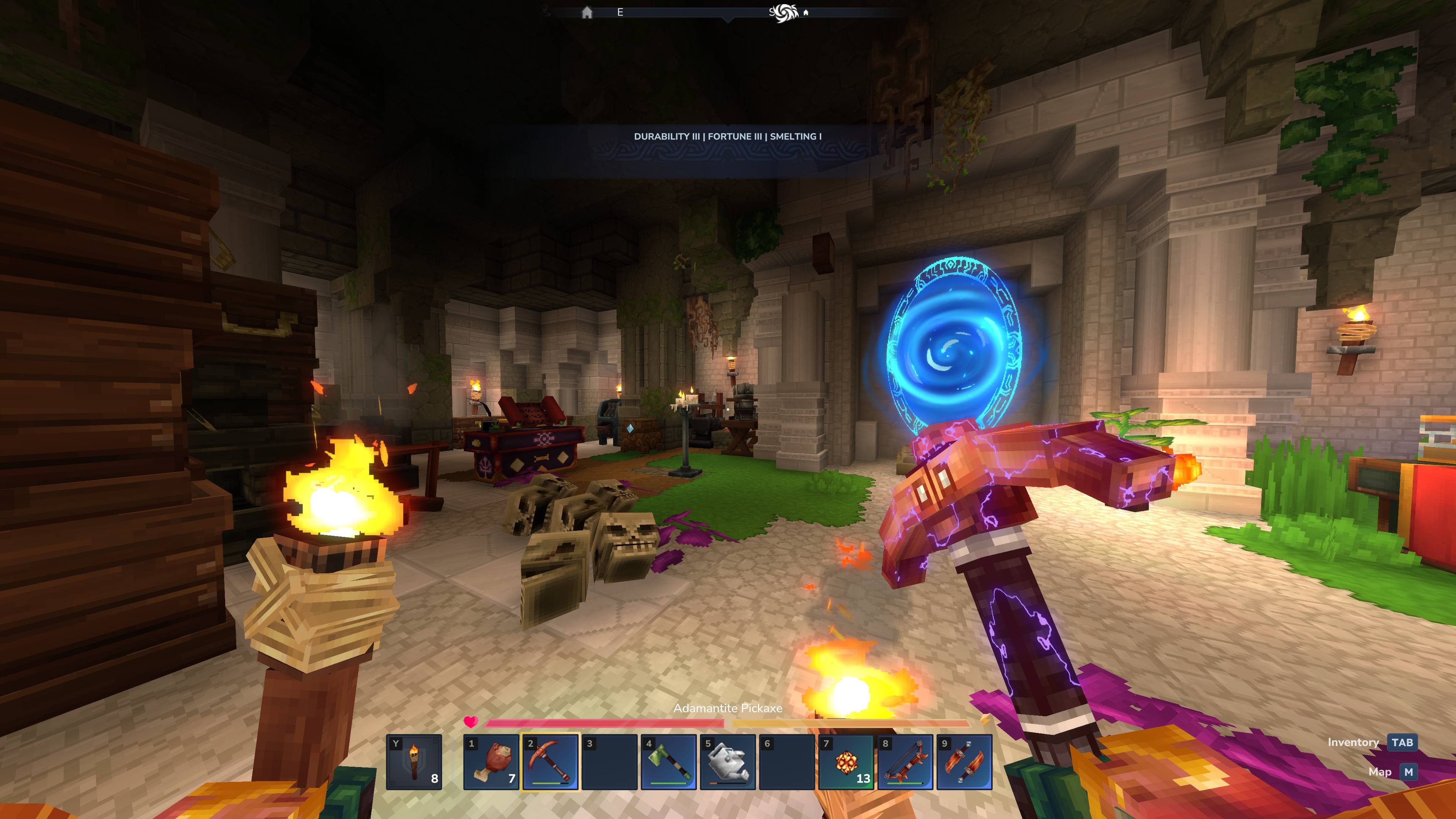1456x819 pixels.
Task: Equip the green hatchet from the hotbar
Action: coord(668,761)
